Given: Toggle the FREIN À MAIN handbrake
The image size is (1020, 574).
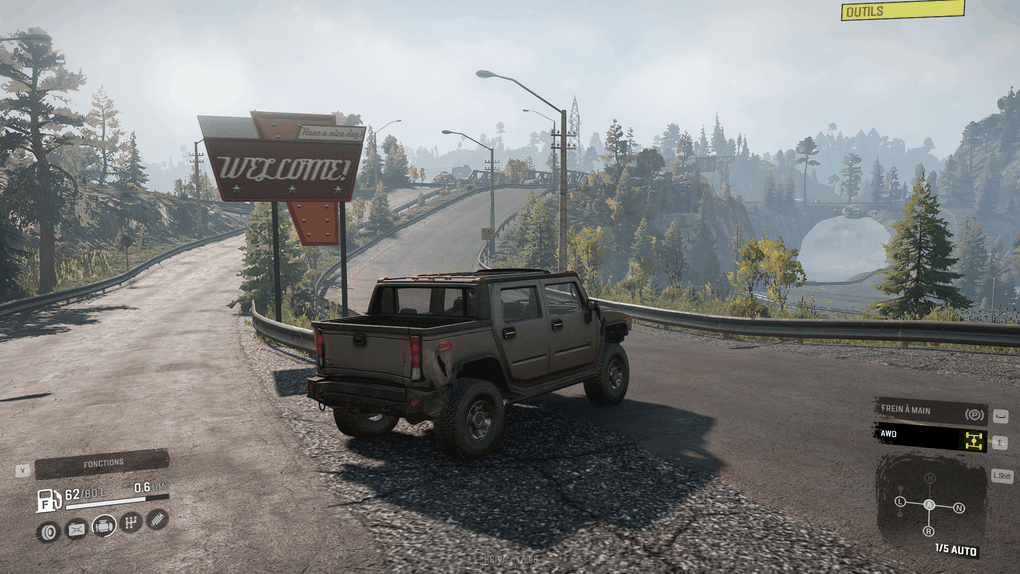Looking at the screenshot, I should [930, 413].
